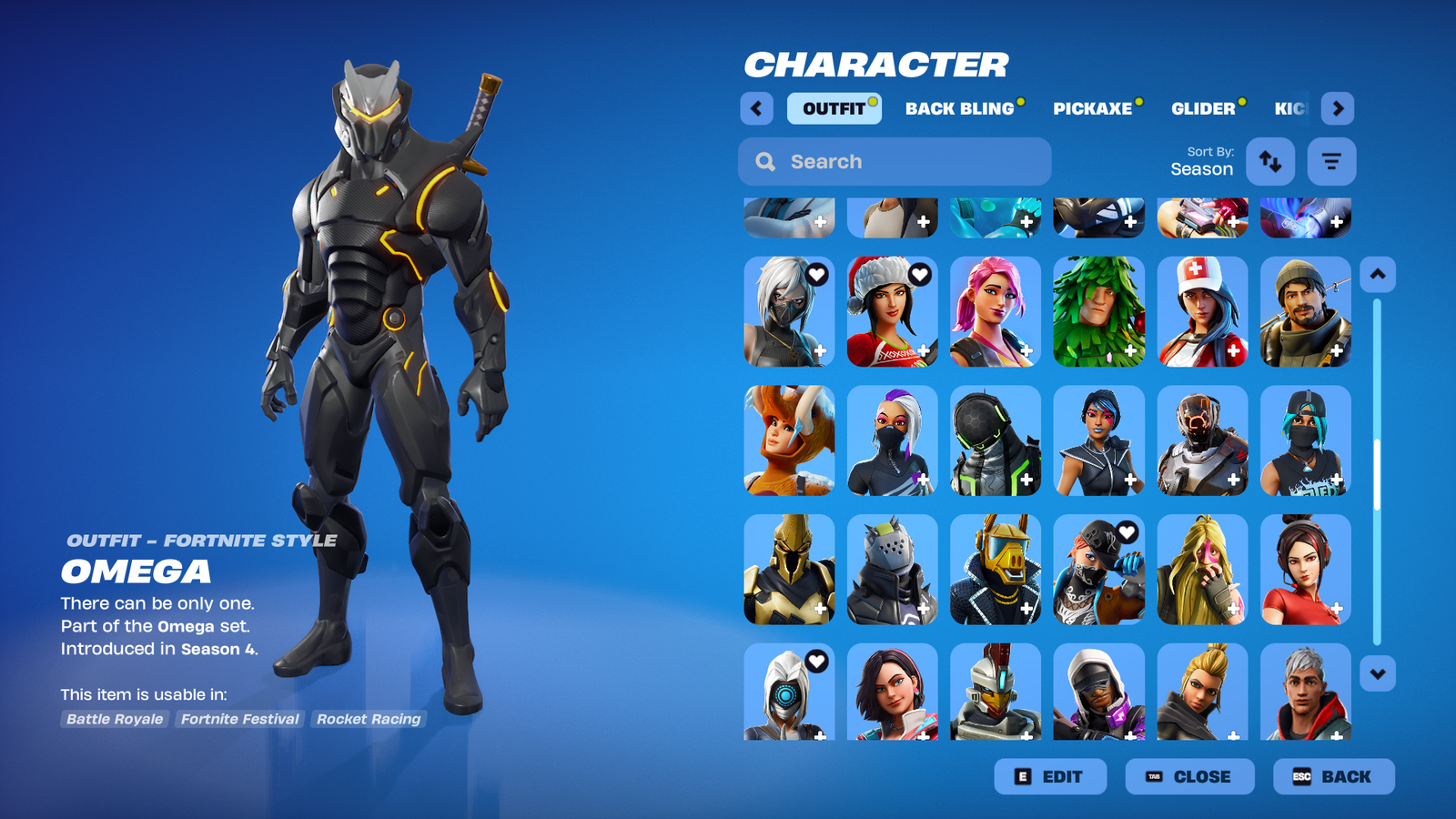Show previous category tabs with left arrow

click(x=756, y=108)
